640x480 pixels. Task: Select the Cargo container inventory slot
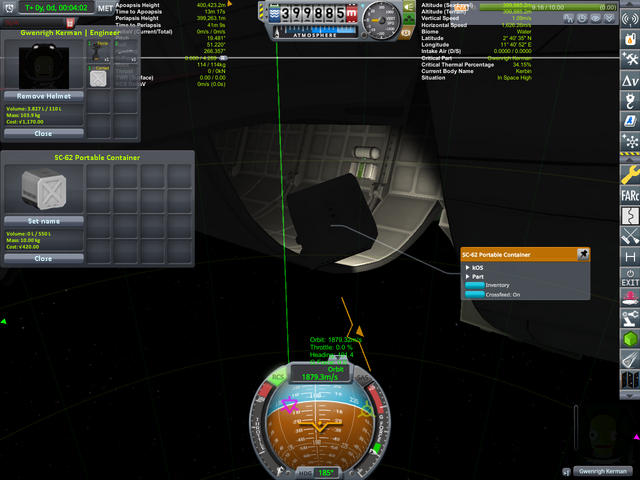pyautogui.click(x=99, y=77)
